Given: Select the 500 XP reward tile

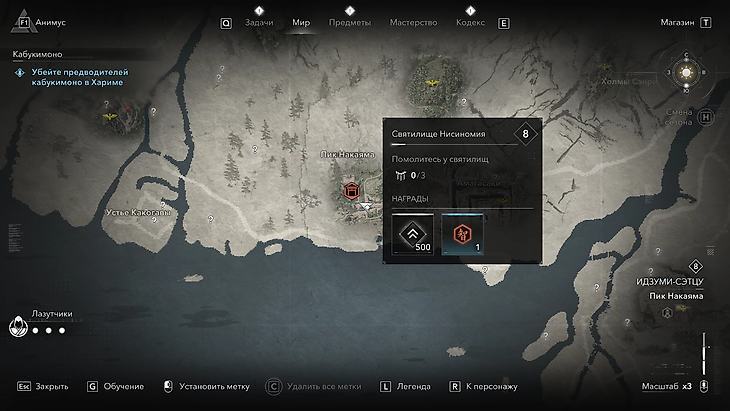Looking at the screenshot, I should 414,234.
